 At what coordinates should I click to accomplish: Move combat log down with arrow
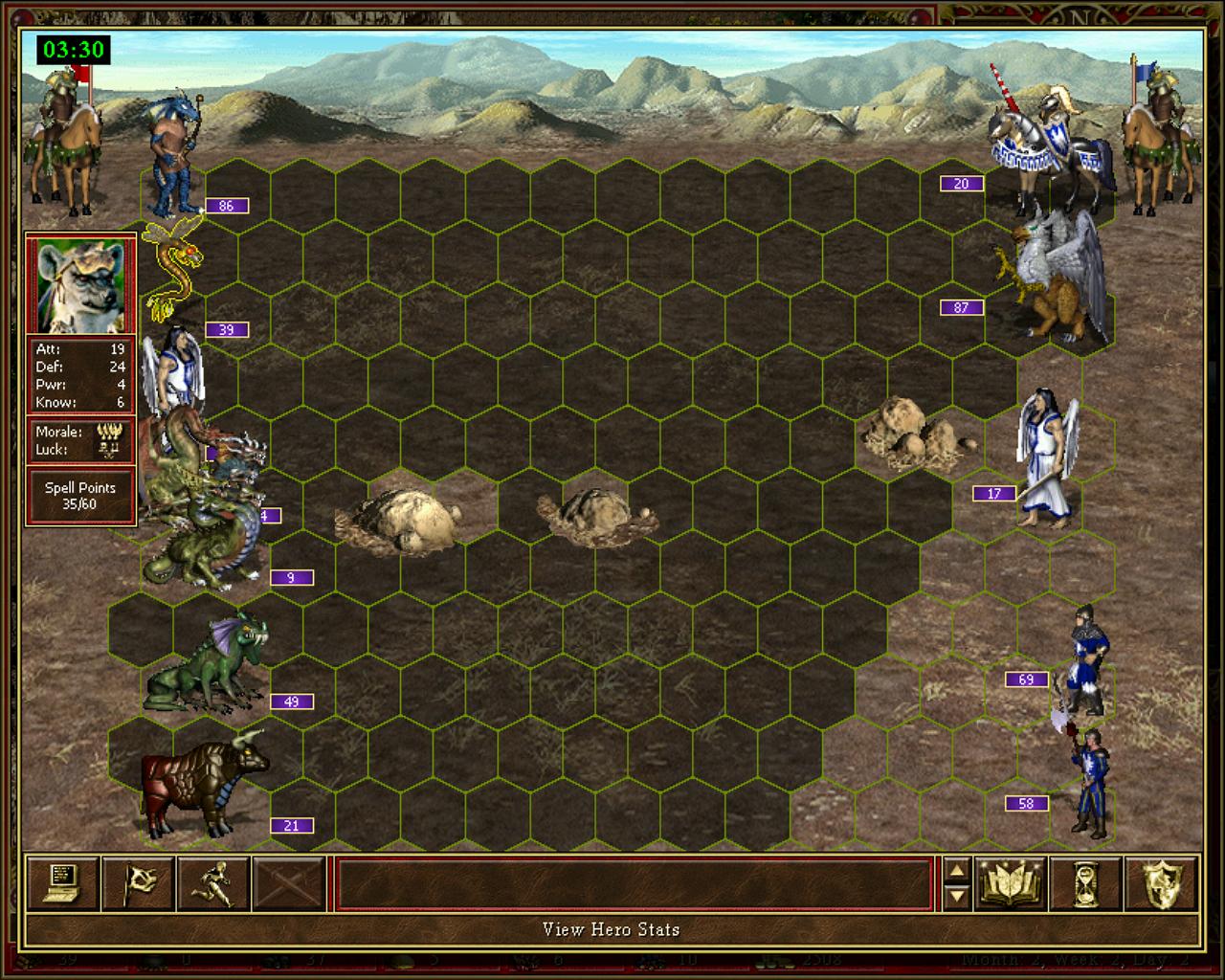click(x=956, y=896)
